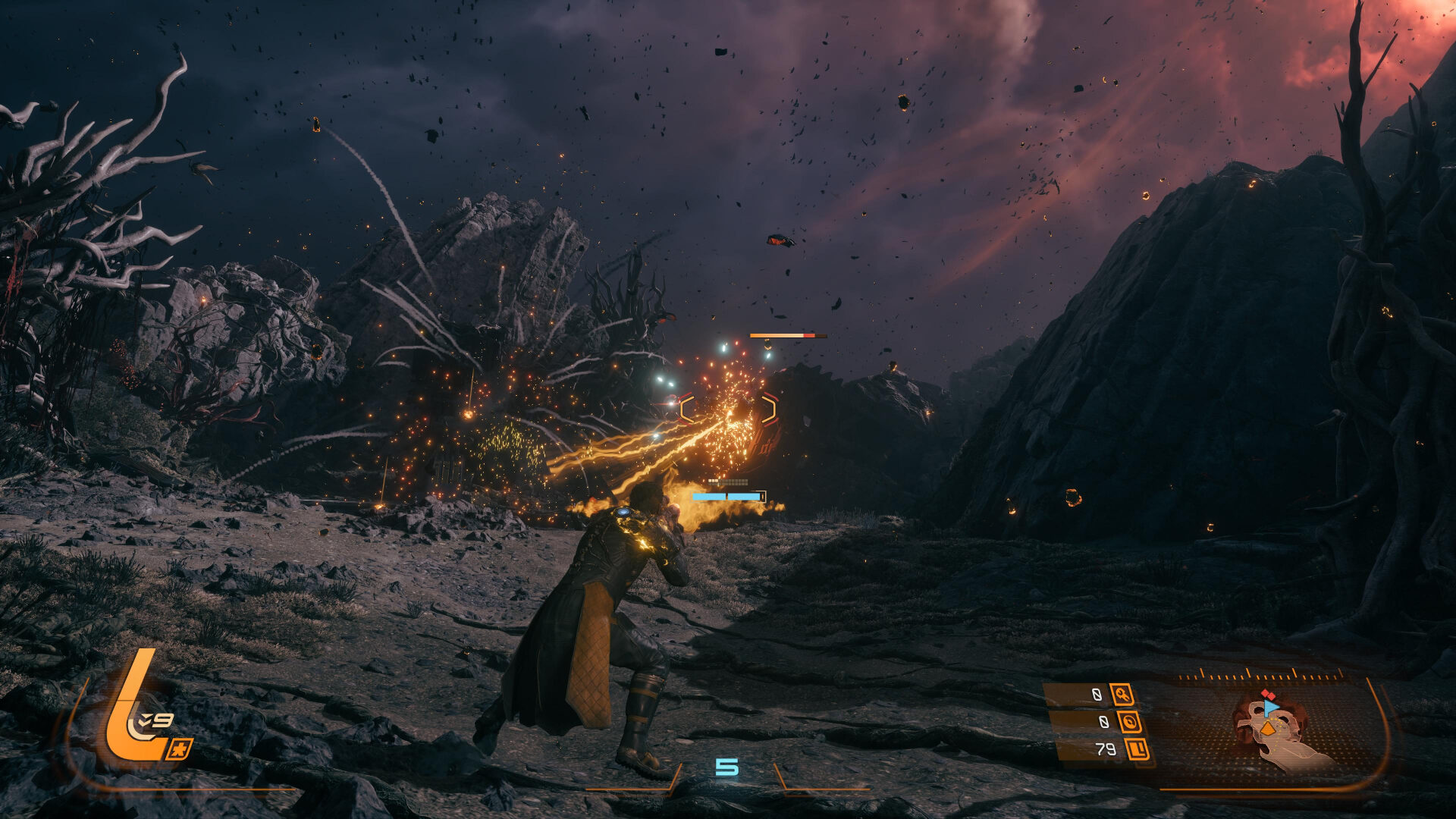Toggle the left bracket of the targeting reticle
Screen dimensions: 1456x819
click(686, 408)
